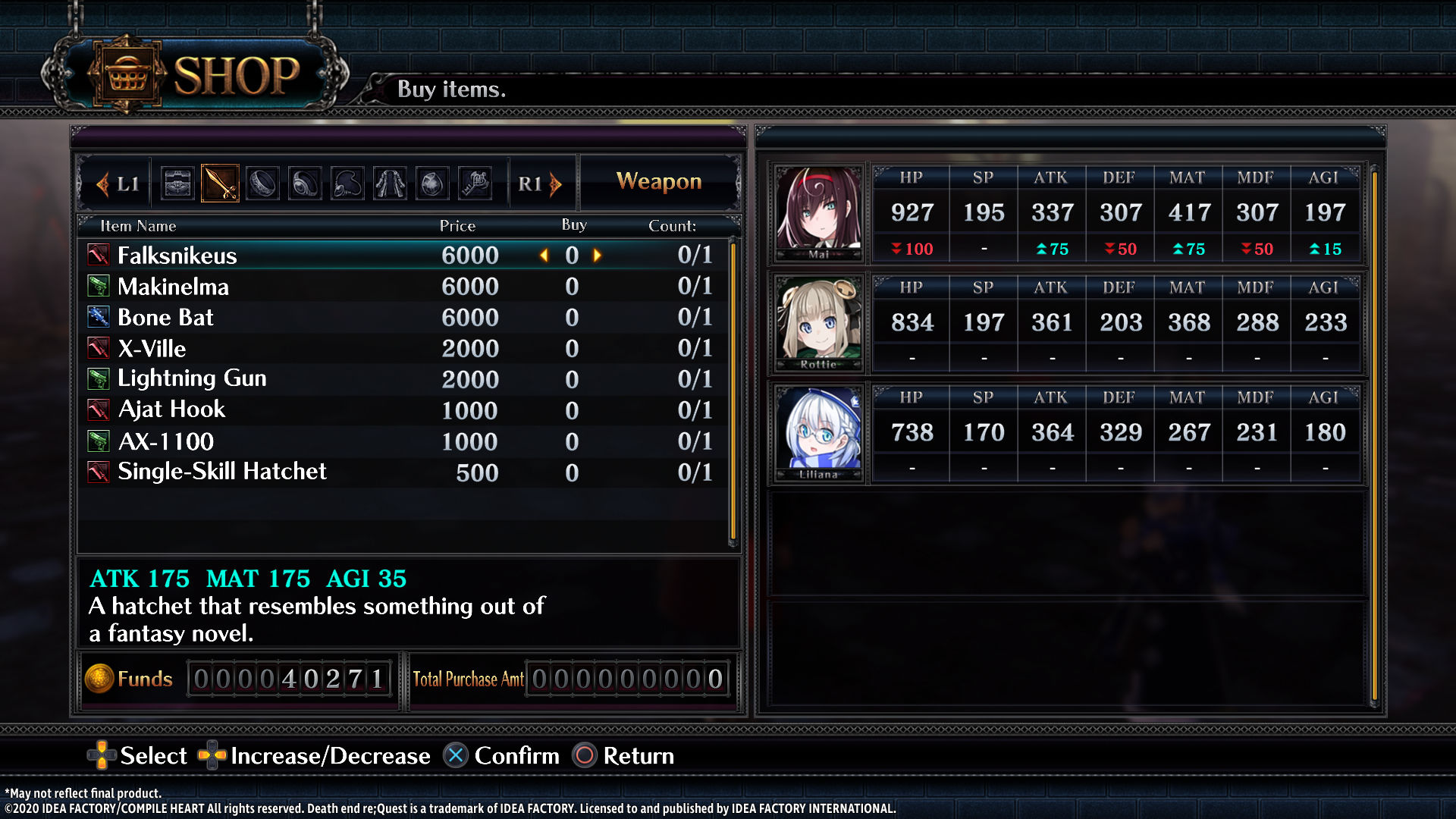1456x819 pixels.
Task: Switch to the ring category tab
Action: pos(305,184)
